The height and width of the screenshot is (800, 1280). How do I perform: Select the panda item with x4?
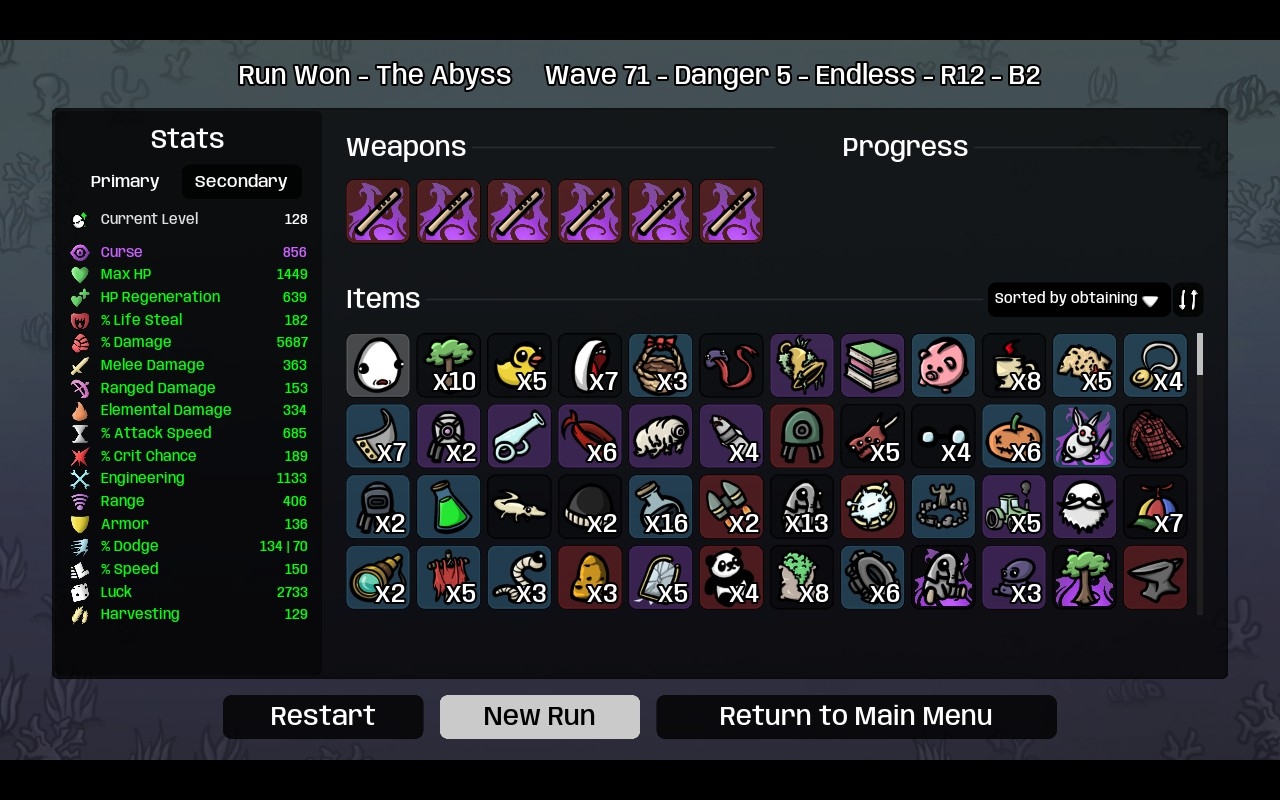point(731,578)
